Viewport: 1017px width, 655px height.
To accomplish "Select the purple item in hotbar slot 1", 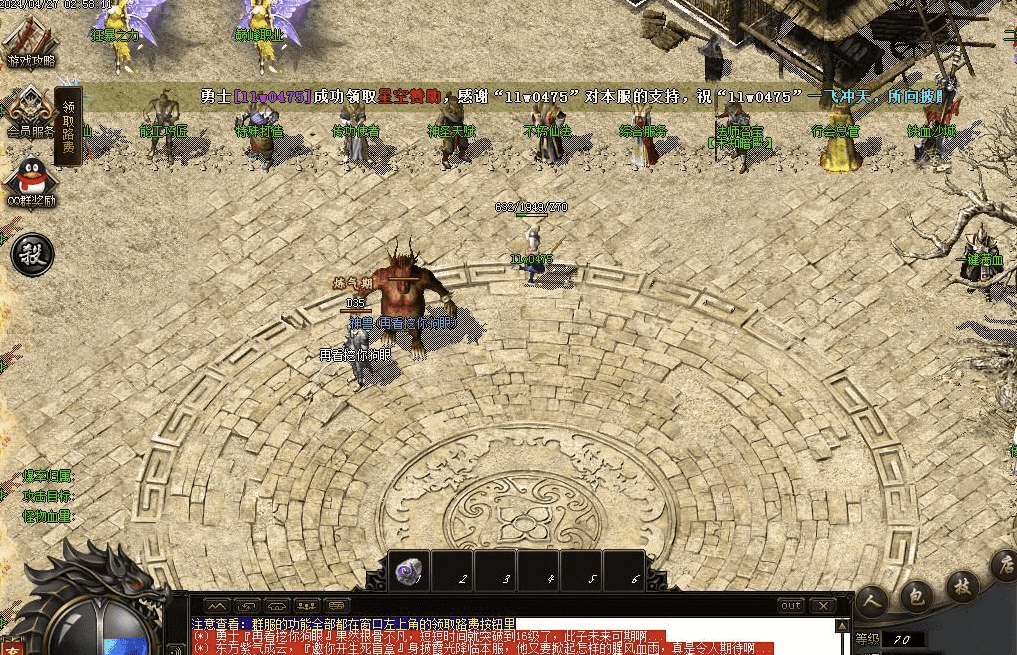I will pos(409,570).
